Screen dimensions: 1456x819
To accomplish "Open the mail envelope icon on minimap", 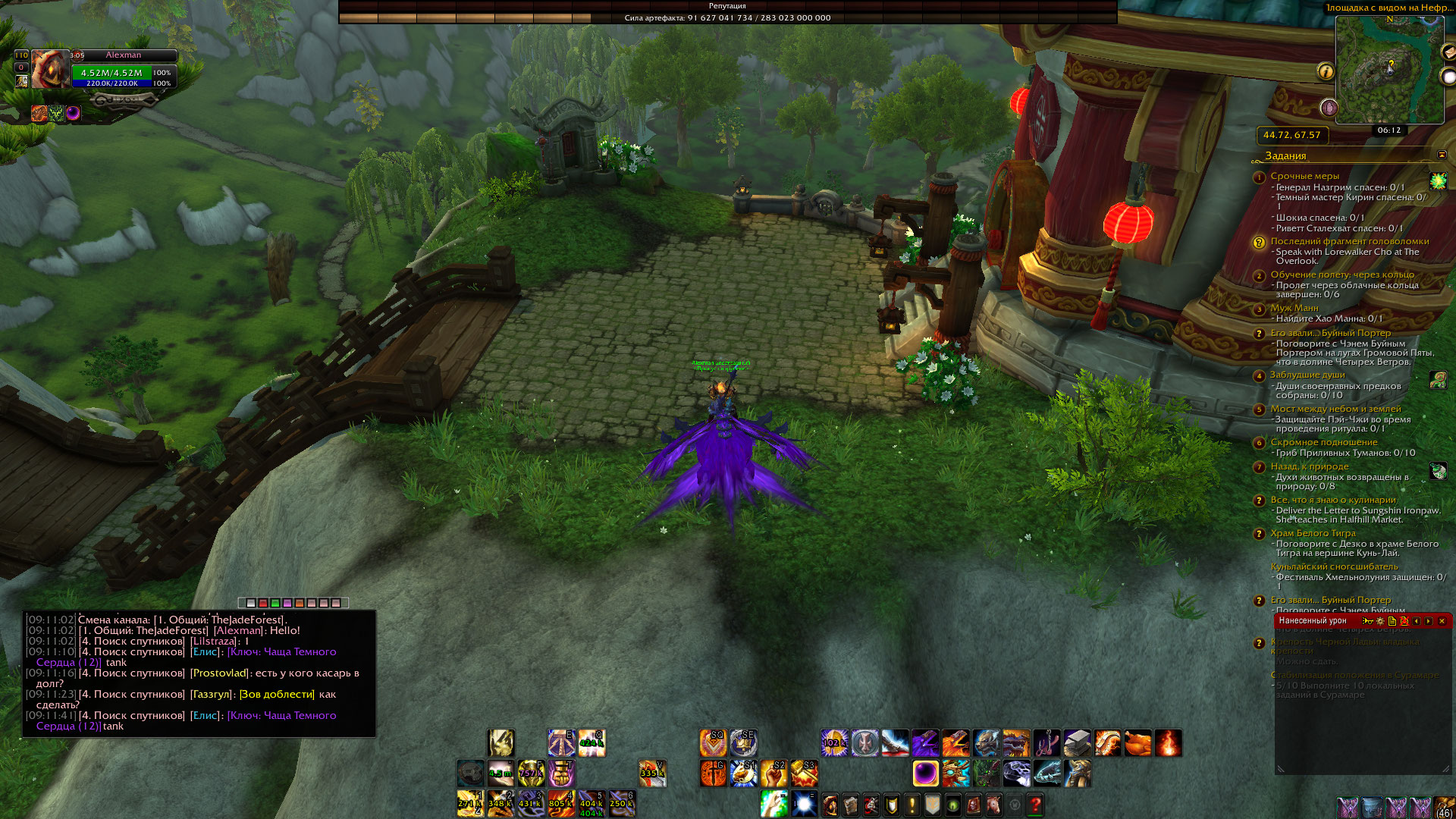I will [1448, 52].
